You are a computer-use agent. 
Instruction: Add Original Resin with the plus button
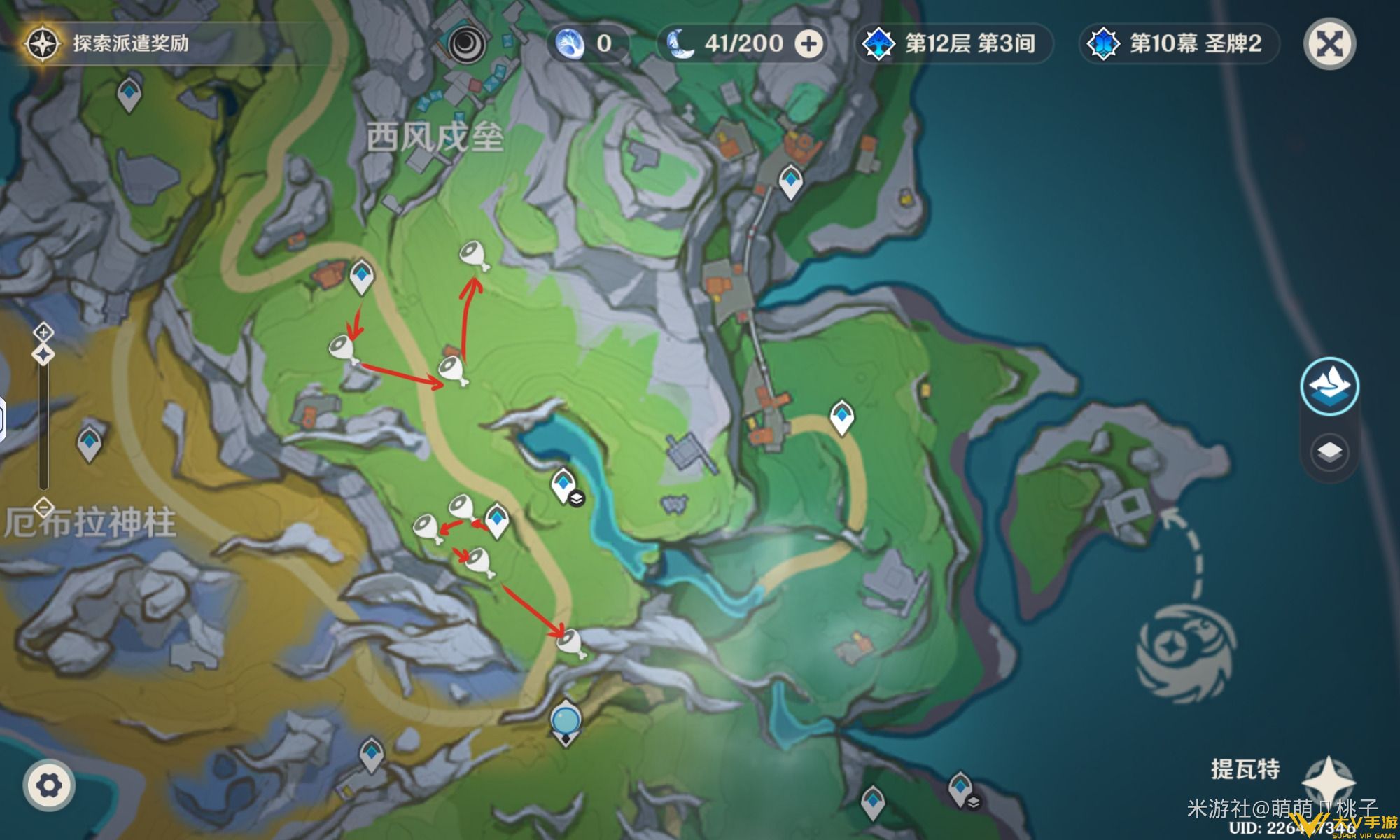pos(808,44)
